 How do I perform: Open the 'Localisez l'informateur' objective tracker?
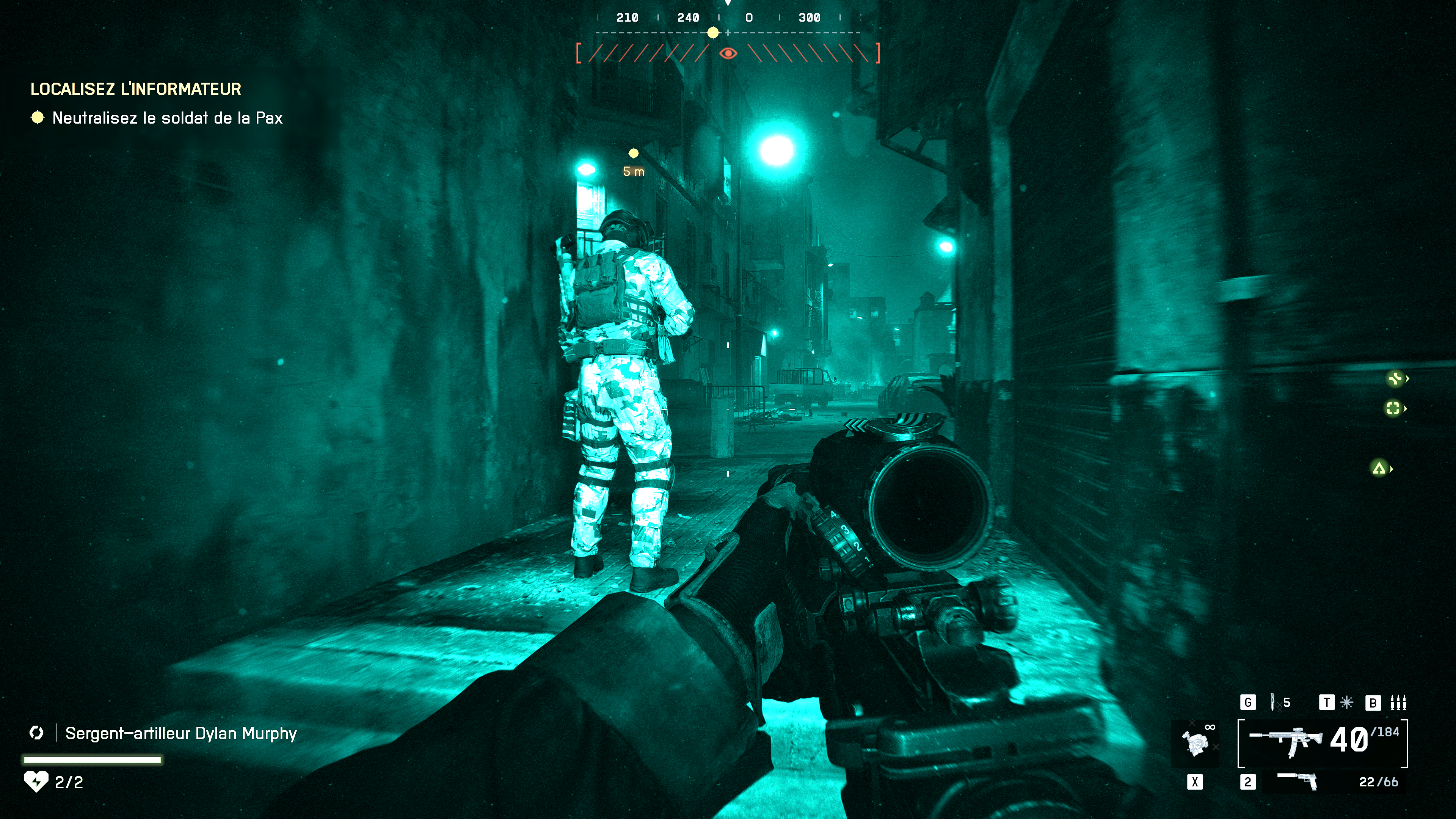(136, 89)
